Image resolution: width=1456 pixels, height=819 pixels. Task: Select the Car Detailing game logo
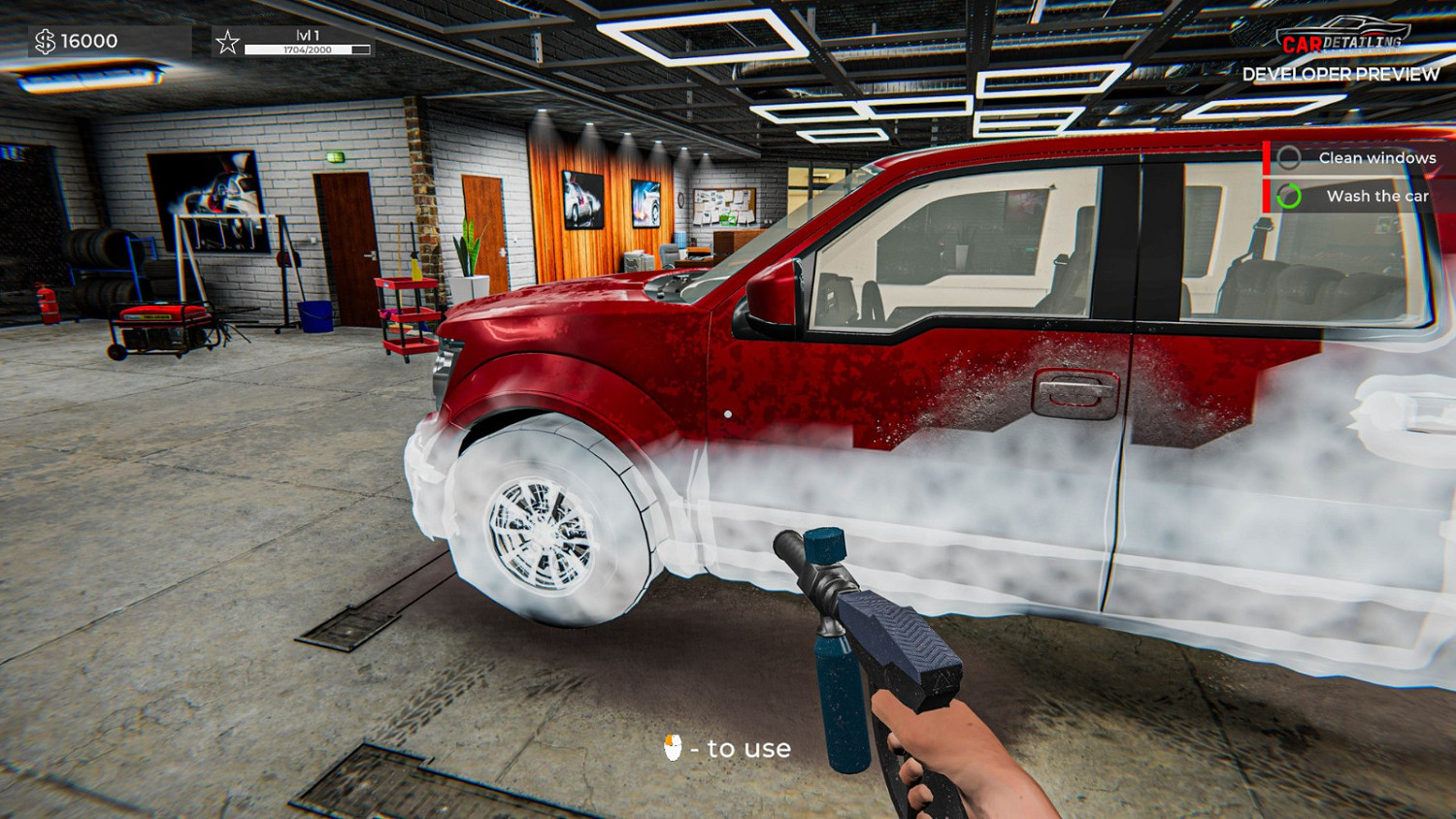pyautogui.click(x=1344, y=36)
